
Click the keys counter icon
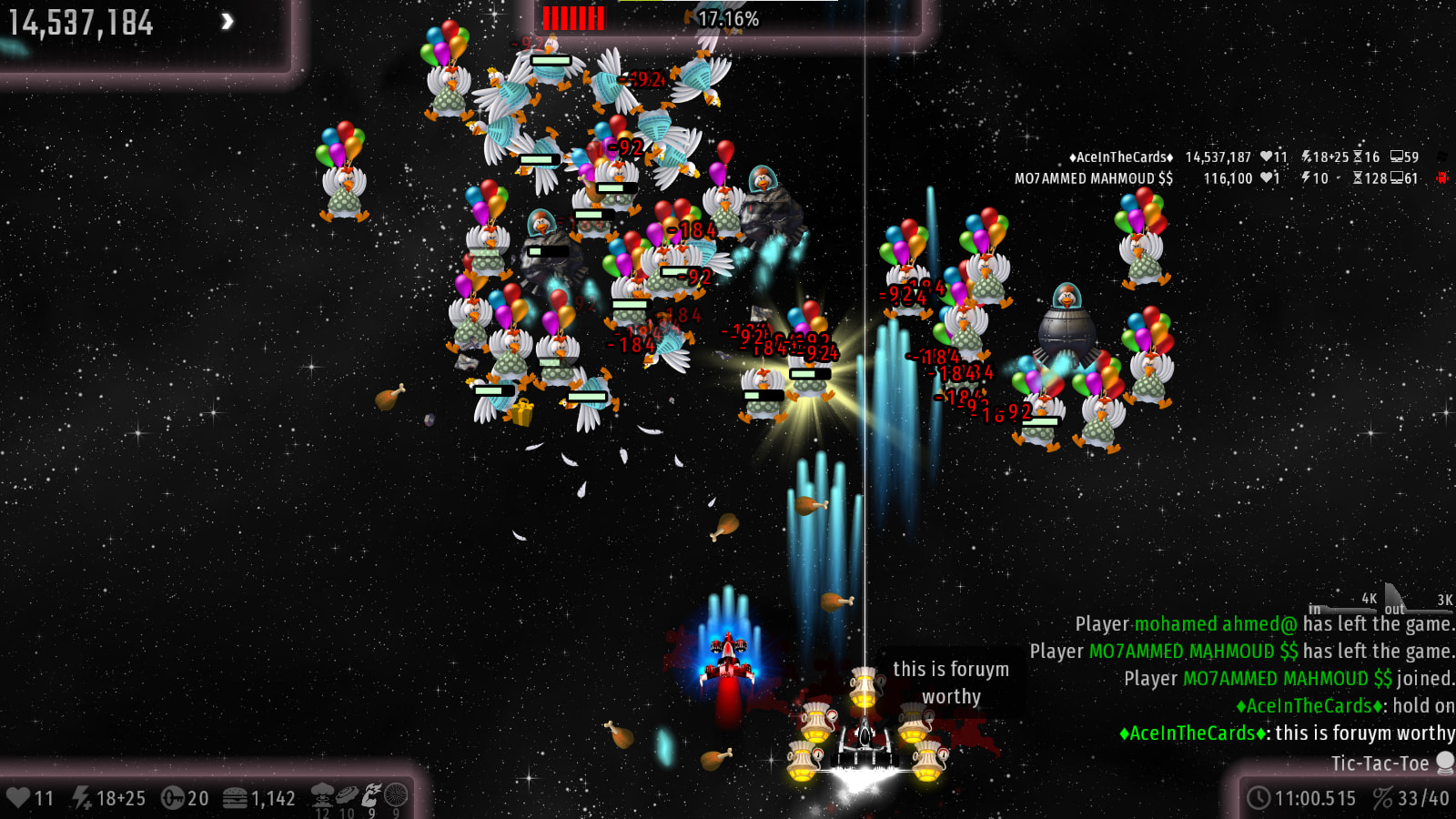pos(172,798)
